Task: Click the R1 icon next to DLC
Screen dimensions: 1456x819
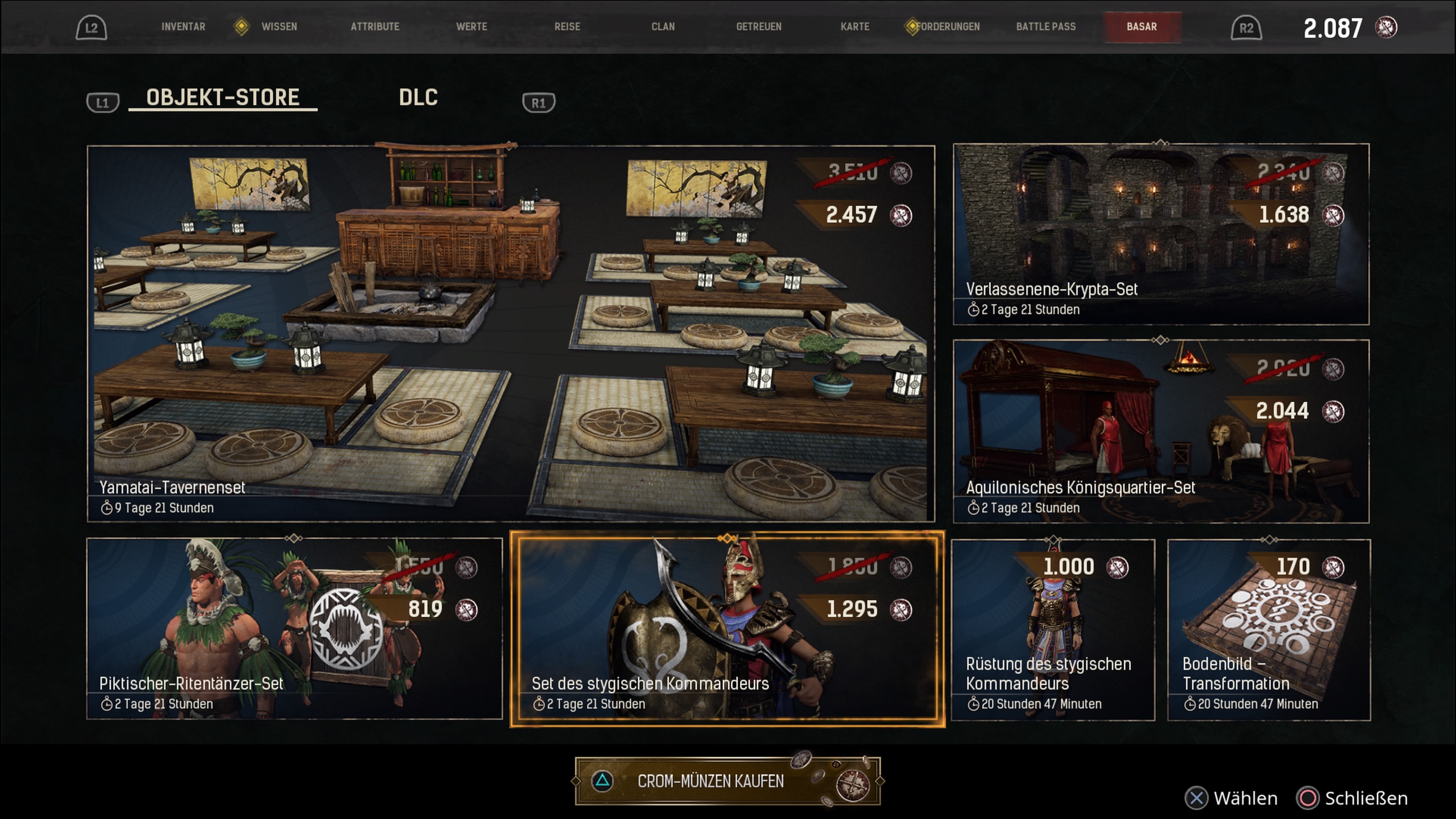Action: point(538,102)
